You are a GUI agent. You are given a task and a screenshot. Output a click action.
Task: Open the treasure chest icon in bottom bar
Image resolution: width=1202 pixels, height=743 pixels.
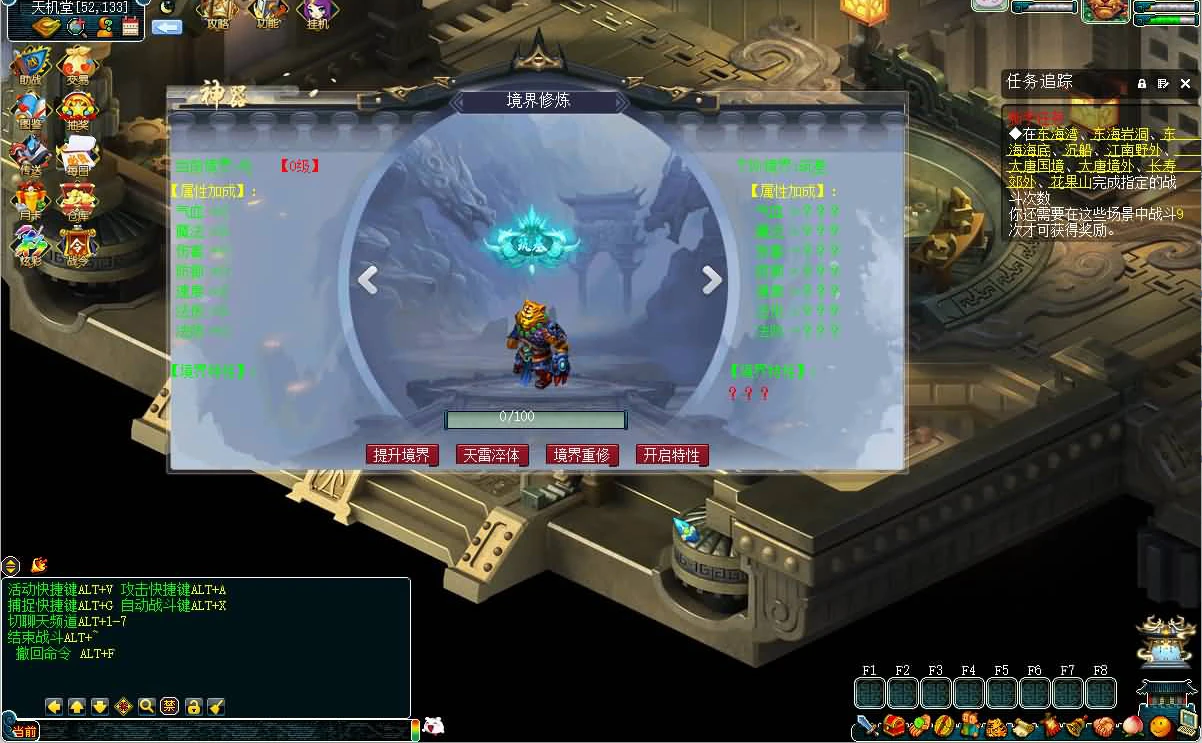click(893, 725)
